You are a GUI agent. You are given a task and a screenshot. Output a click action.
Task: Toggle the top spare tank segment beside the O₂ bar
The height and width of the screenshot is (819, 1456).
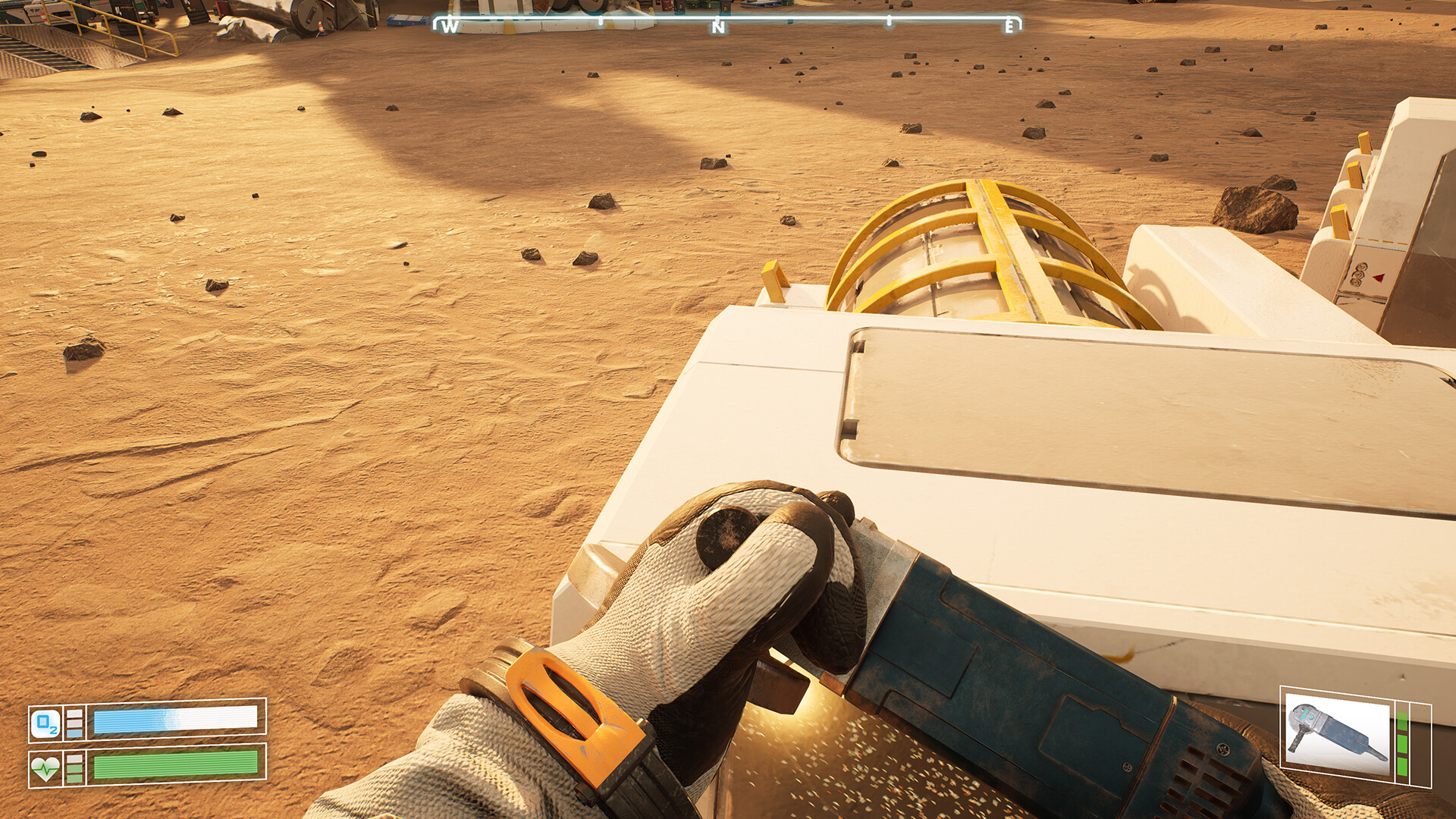point(74,713)
